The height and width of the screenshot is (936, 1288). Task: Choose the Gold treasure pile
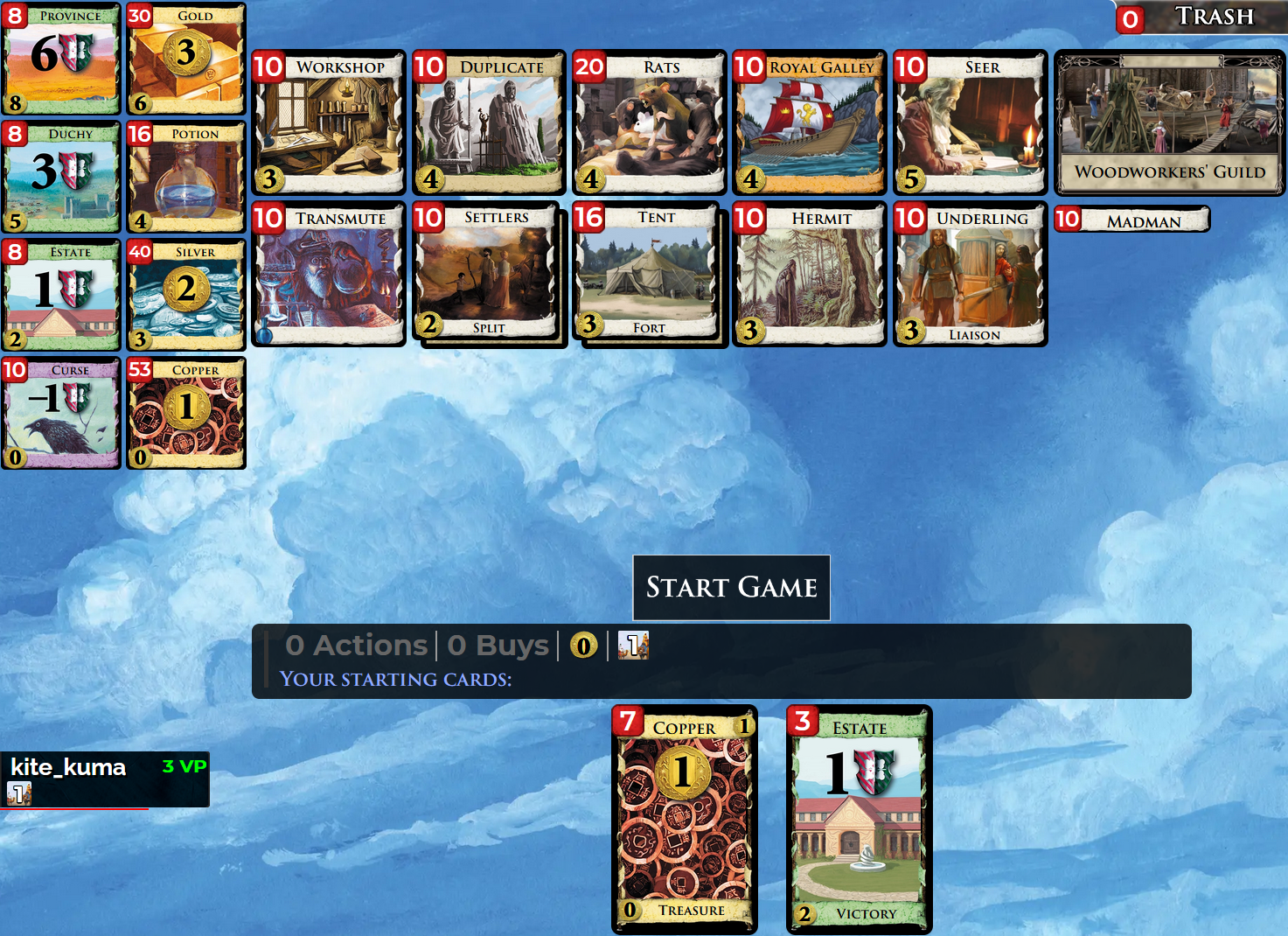(185, 59)
